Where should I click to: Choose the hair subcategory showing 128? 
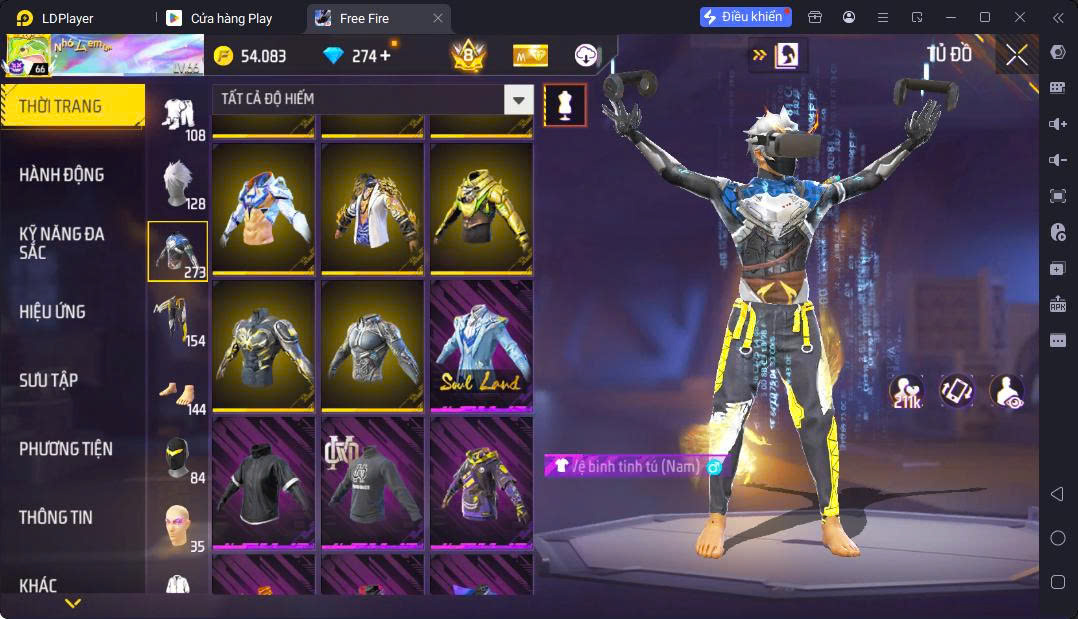(x=178, y=184)
